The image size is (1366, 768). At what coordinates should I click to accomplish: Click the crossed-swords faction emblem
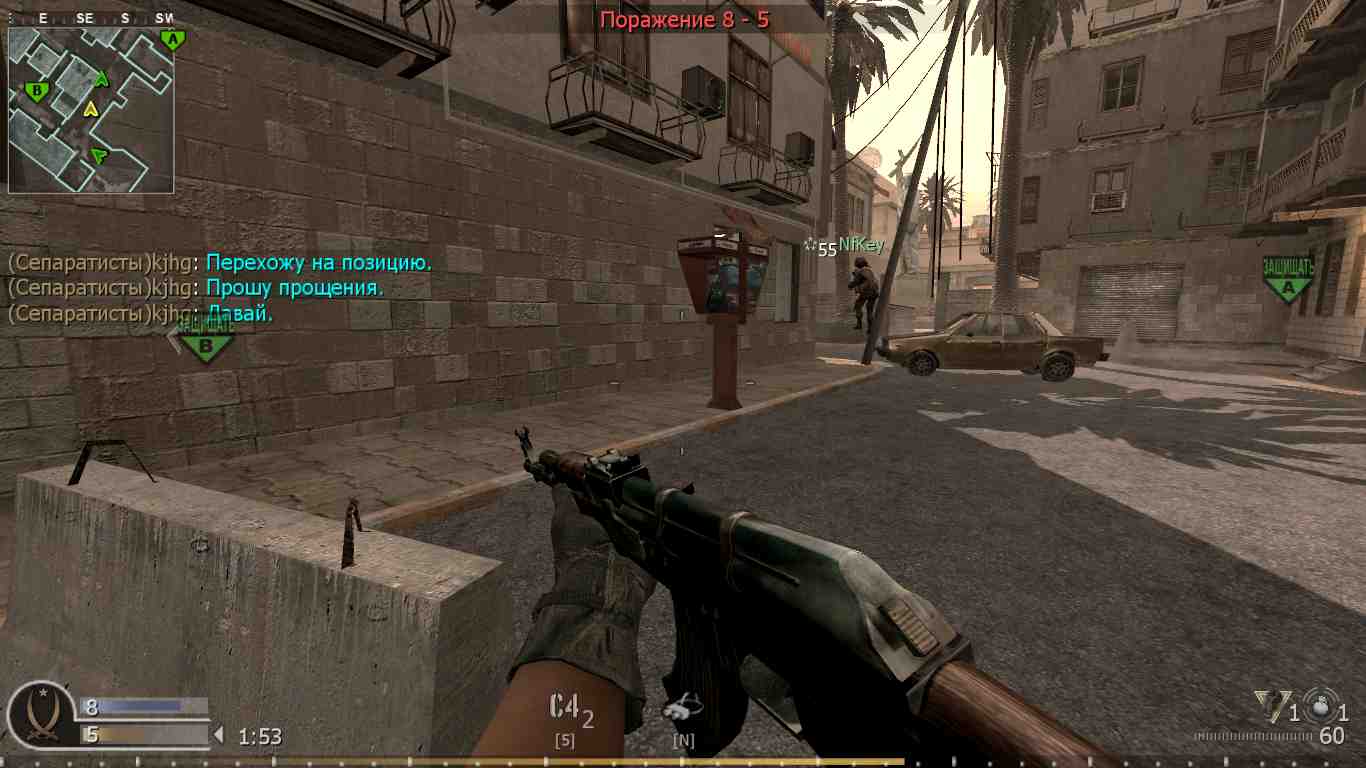[43, 714]
